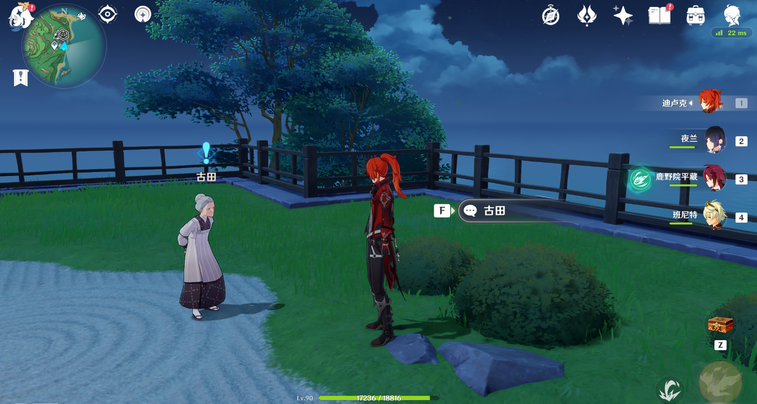The image size is (757, 404).
Task: Open the circular minimap
Action: 66,46
